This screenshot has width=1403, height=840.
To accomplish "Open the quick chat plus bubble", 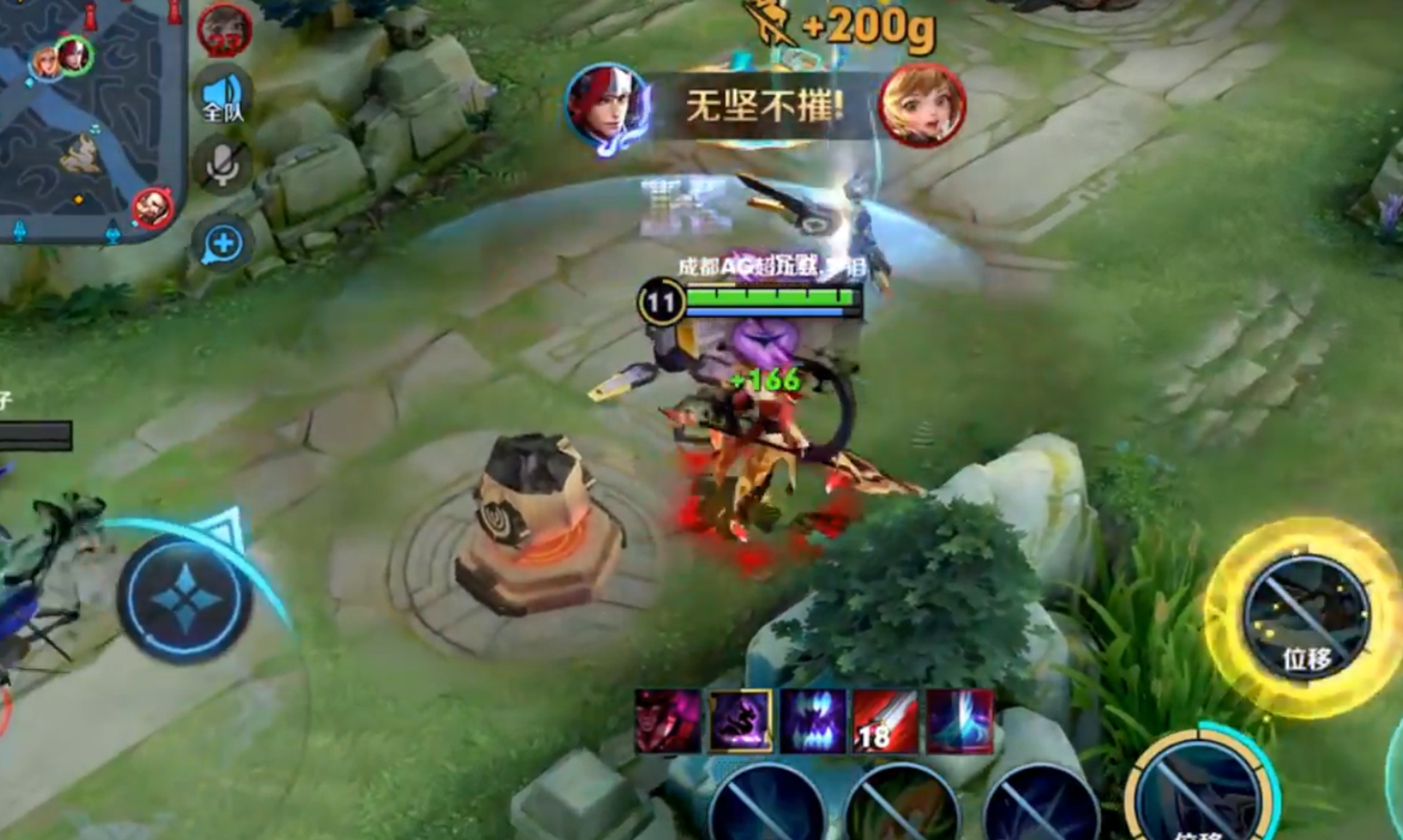I will tap(223, 243).
